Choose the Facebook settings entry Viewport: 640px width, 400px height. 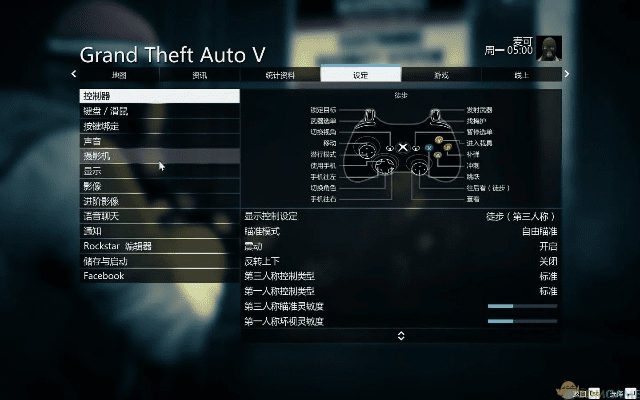point(160,276)
